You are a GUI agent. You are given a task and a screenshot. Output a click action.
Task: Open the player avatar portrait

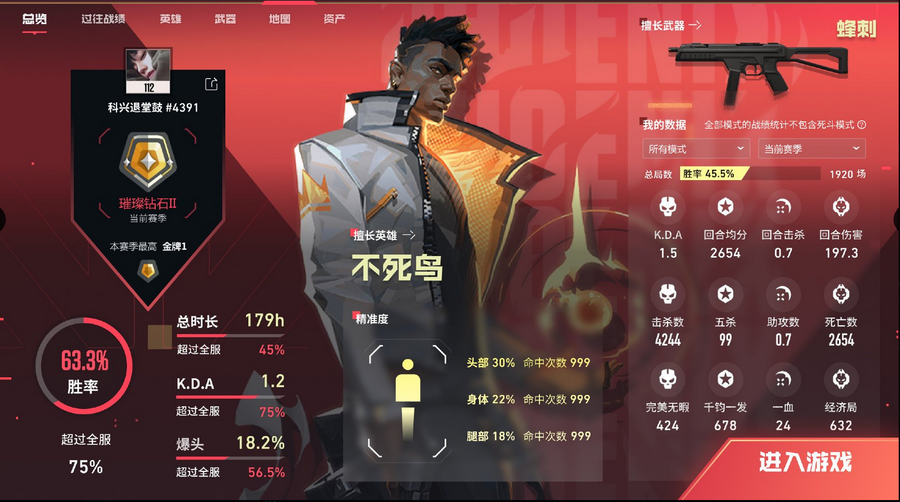click(x=140, y=68)
